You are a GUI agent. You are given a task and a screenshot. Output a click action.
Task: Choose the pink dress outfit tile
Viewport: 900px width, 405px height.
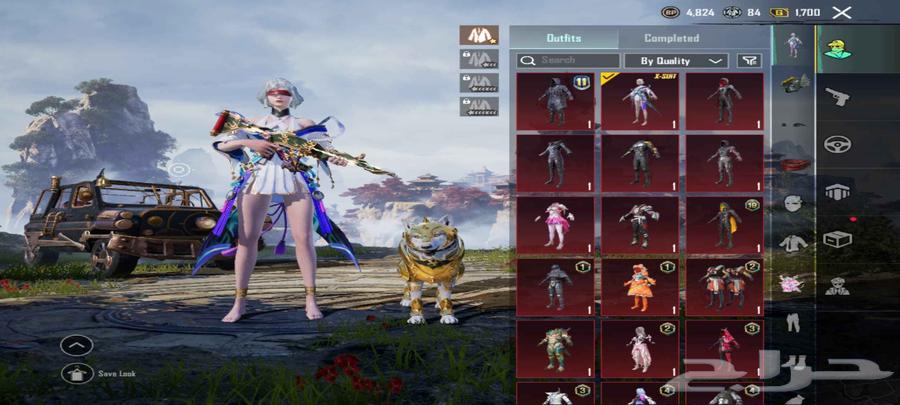pyautogui.click(x=555, y=224)
